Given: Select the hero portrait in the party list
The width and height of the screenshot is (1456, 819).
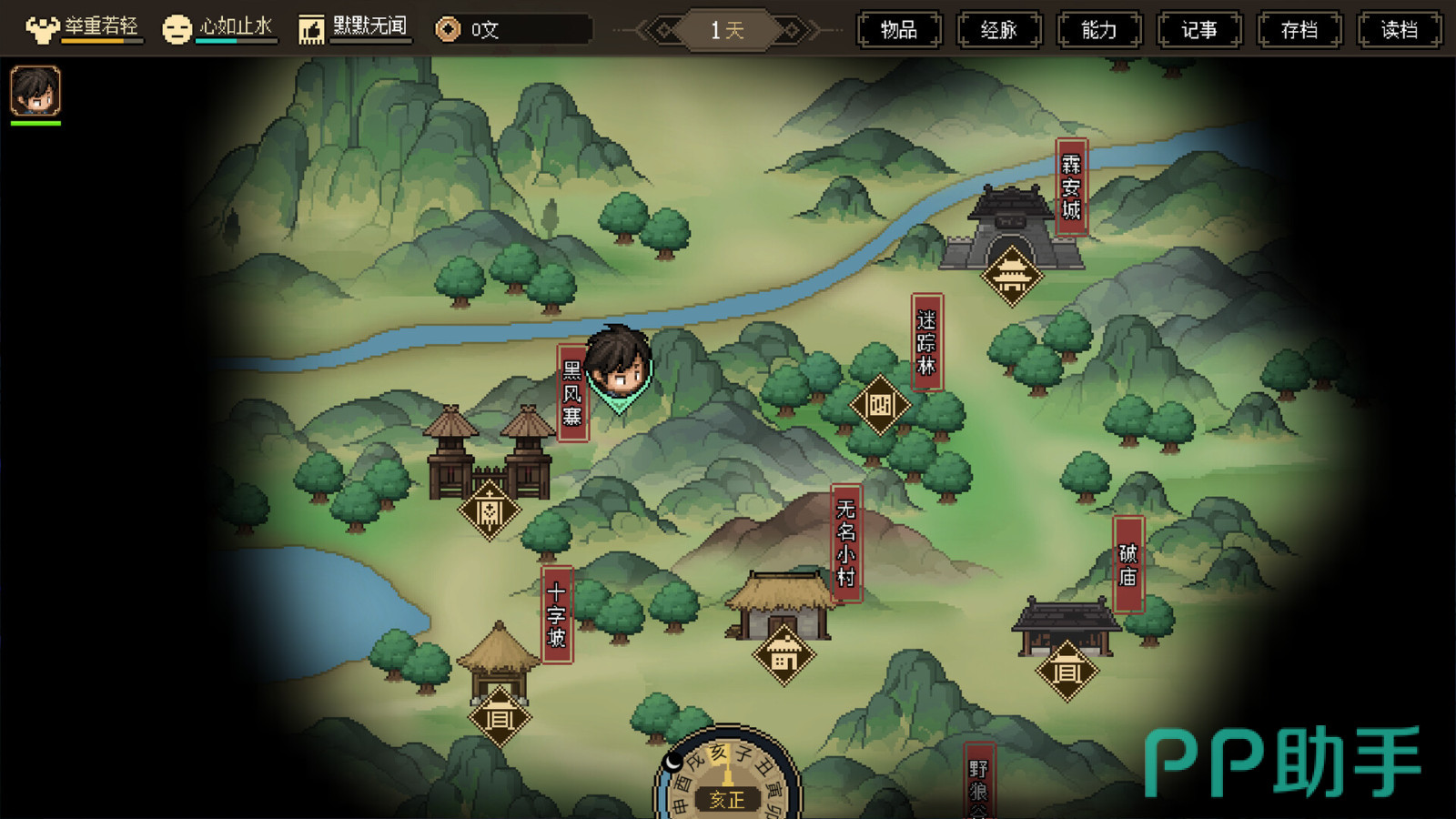Looking at the screenshot, I should [x=35, y=91].
